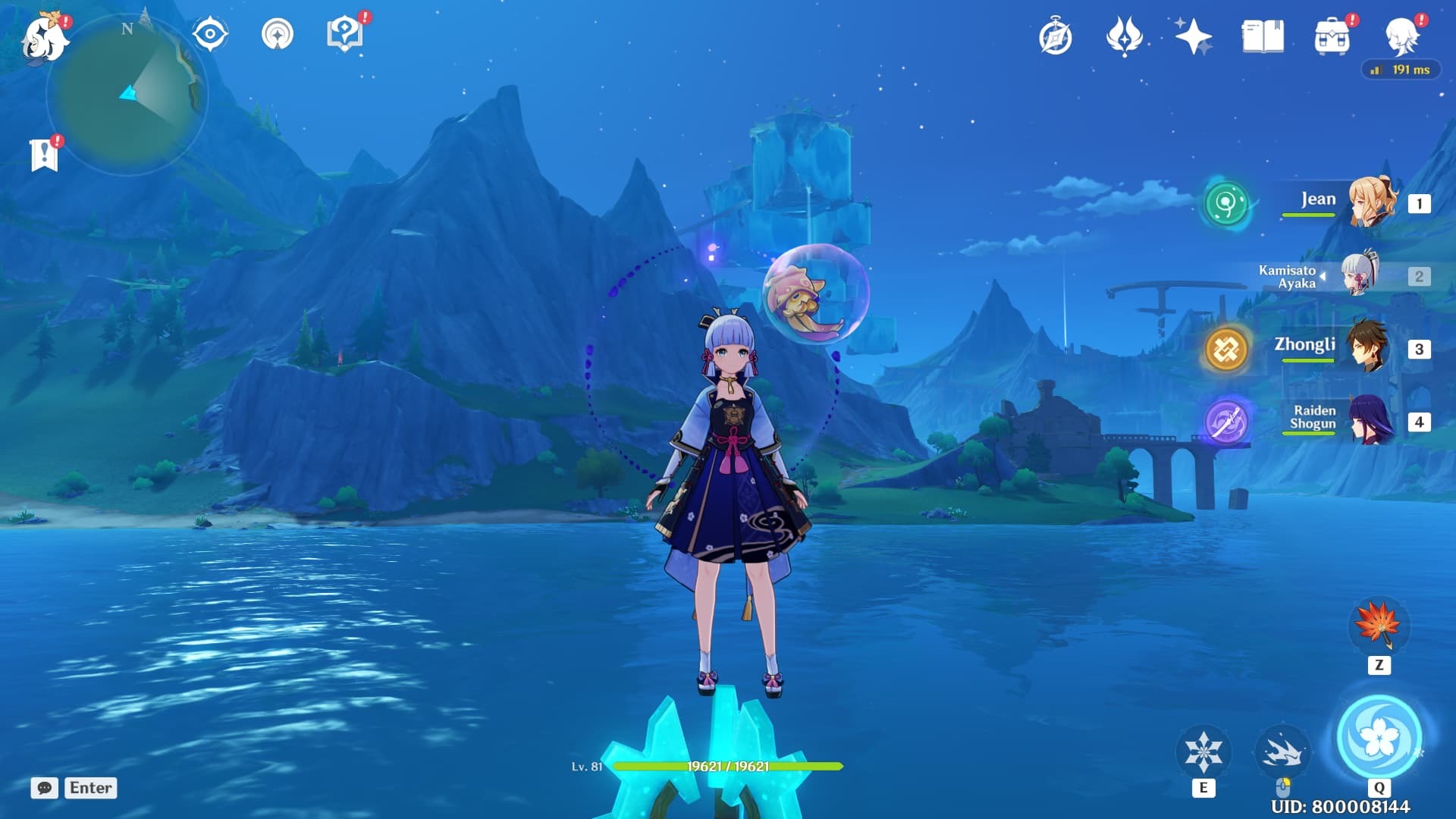Open the Inventory backpack
Viewport: 1456px width, 819px height.
[x=1333, y=35]
